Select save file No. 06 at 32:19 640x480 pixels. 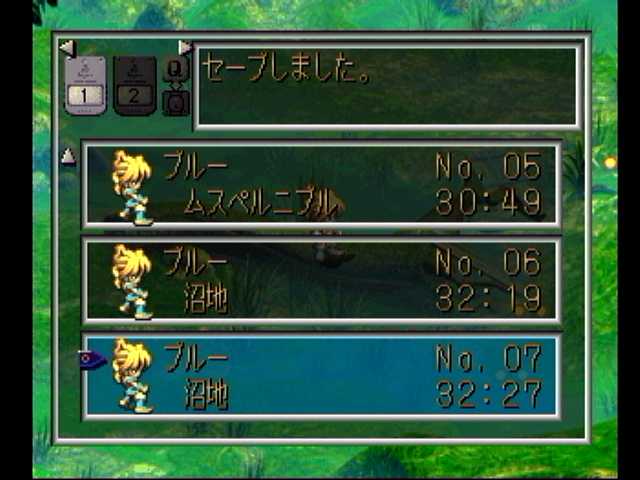[x=320, y=280]
